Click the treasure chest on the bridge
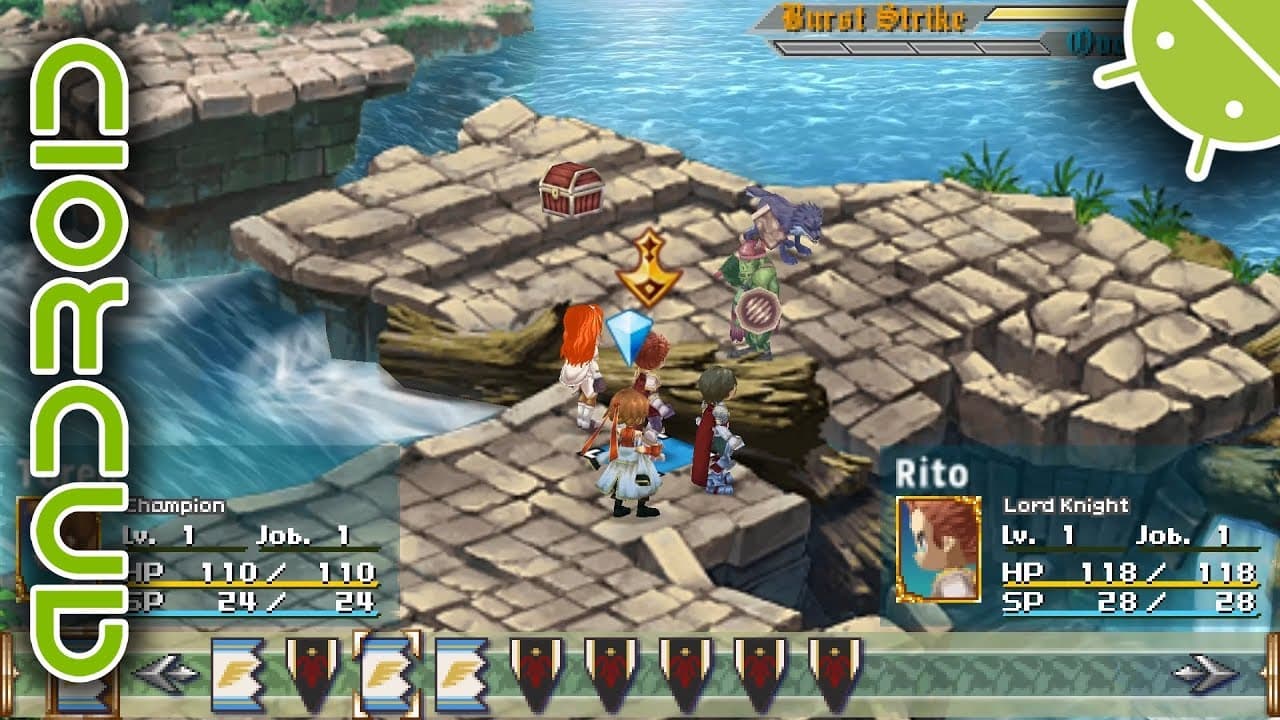This screenshot has width=1280, height=720. click(x=571, y=190)
